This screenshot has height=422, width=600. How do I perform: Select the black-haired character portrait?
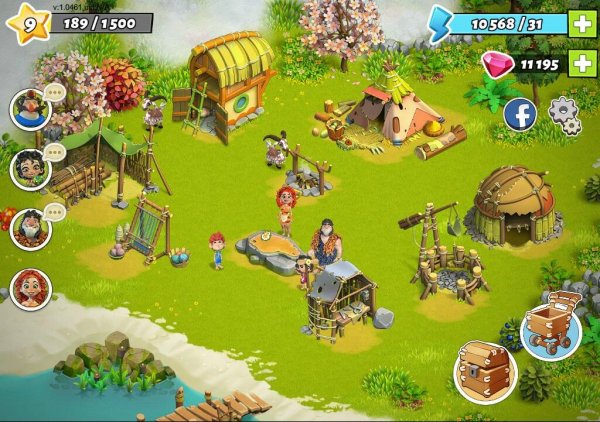click(x=30, y=168)
